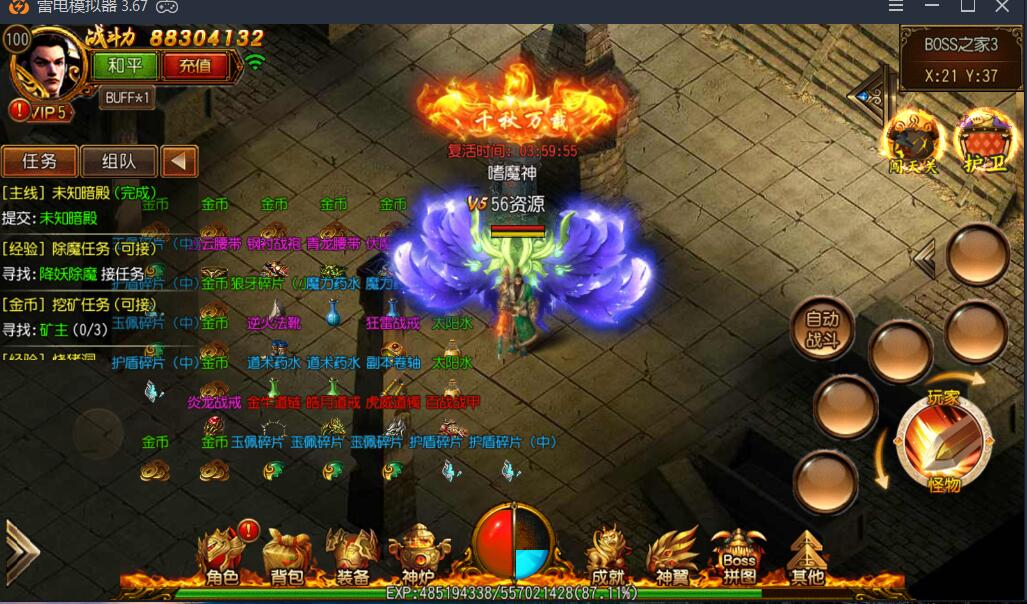The width and height of the screenshot is (1027, 604).
Task: Open the 角色 character menu
Action: coord(223,556)
